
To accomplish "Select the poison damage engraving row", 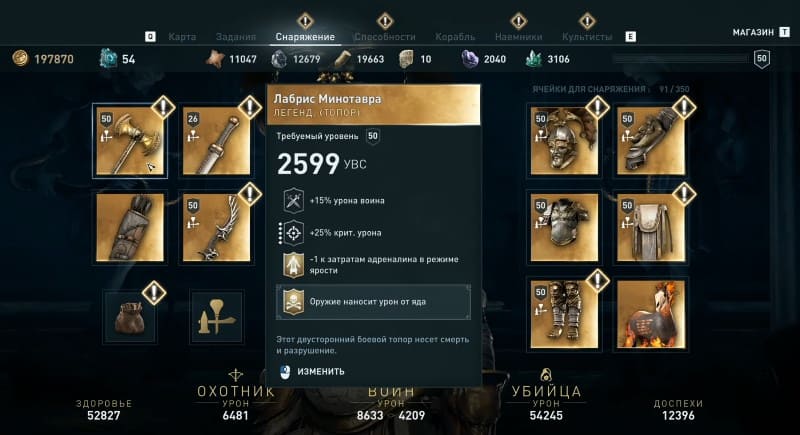I will [373, 302].
